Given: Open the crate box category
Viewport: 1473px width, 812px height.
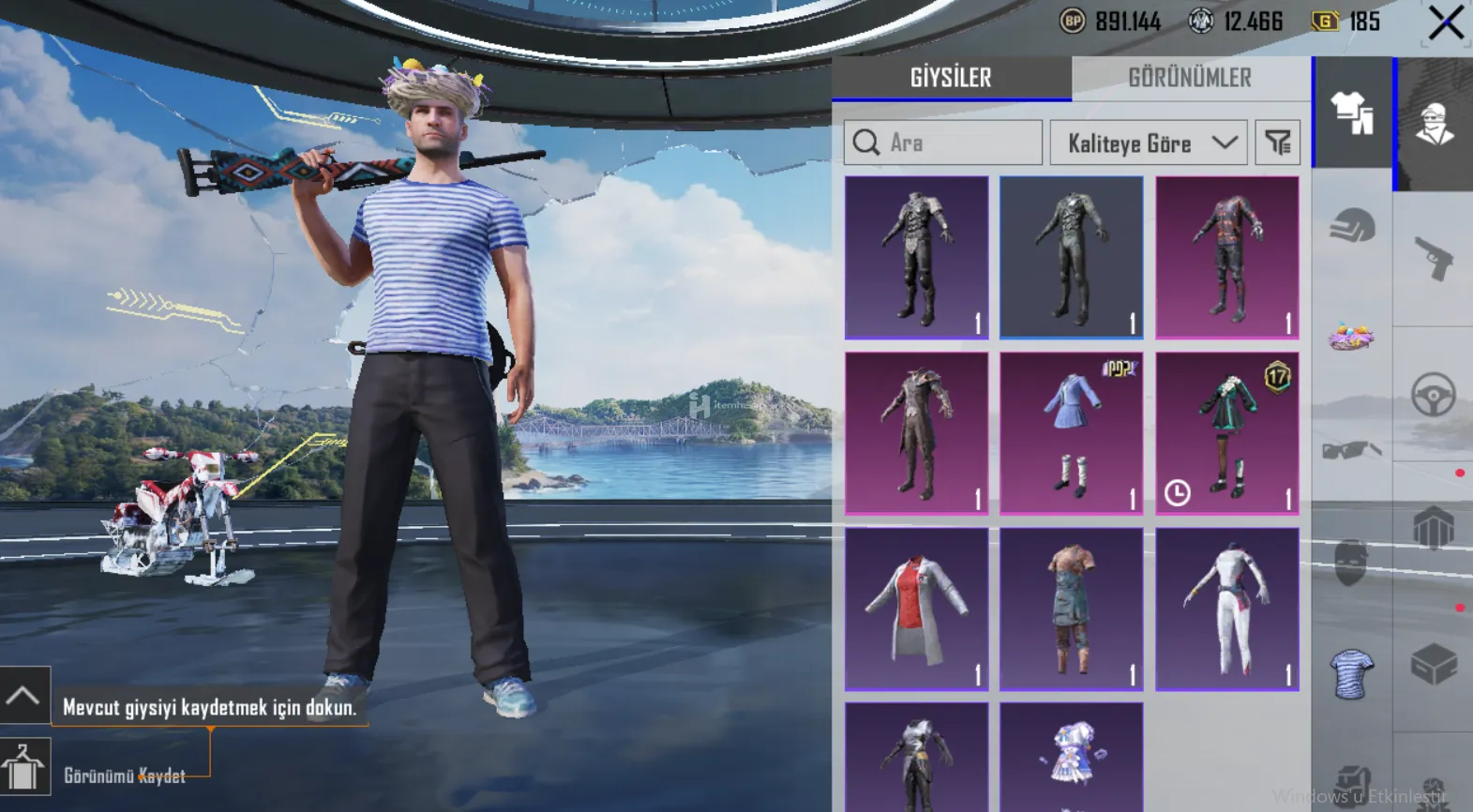Looking at the screenshot, I should point(1434,665).
